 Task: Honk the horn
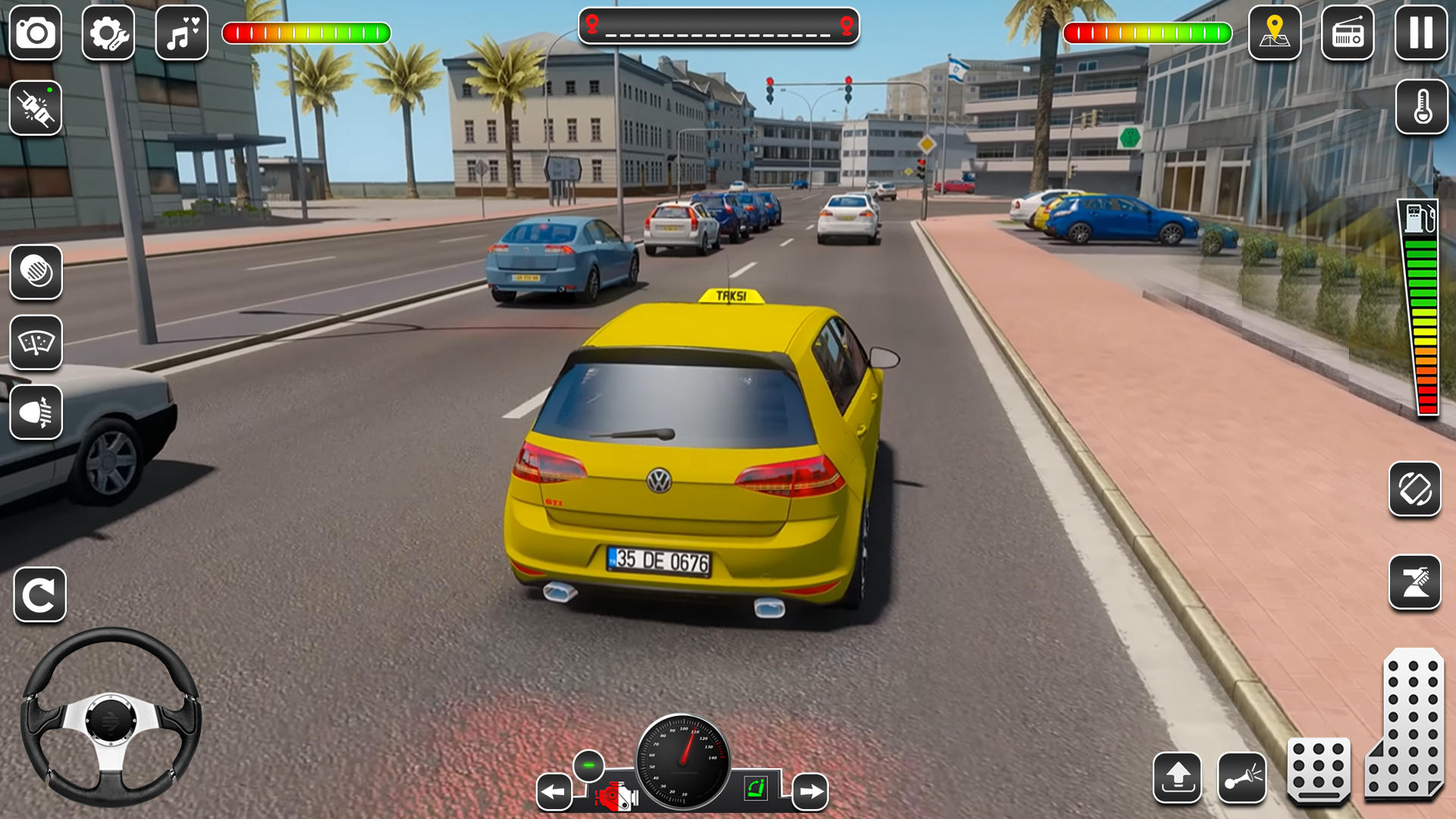(1241, 777)
